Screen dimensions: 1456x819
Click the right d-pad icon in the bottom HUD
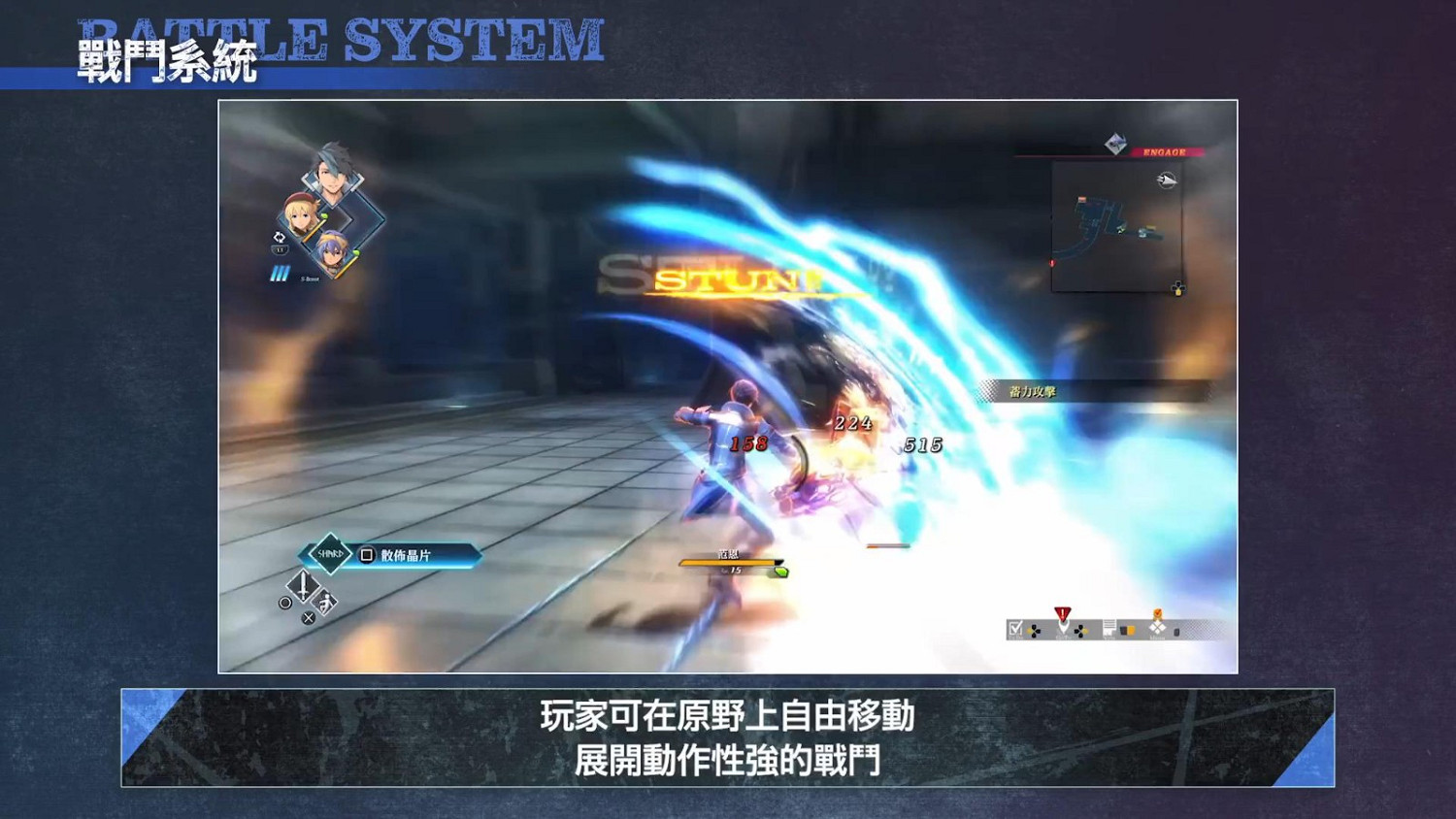pyautogui.click(x=1080, y=631)
